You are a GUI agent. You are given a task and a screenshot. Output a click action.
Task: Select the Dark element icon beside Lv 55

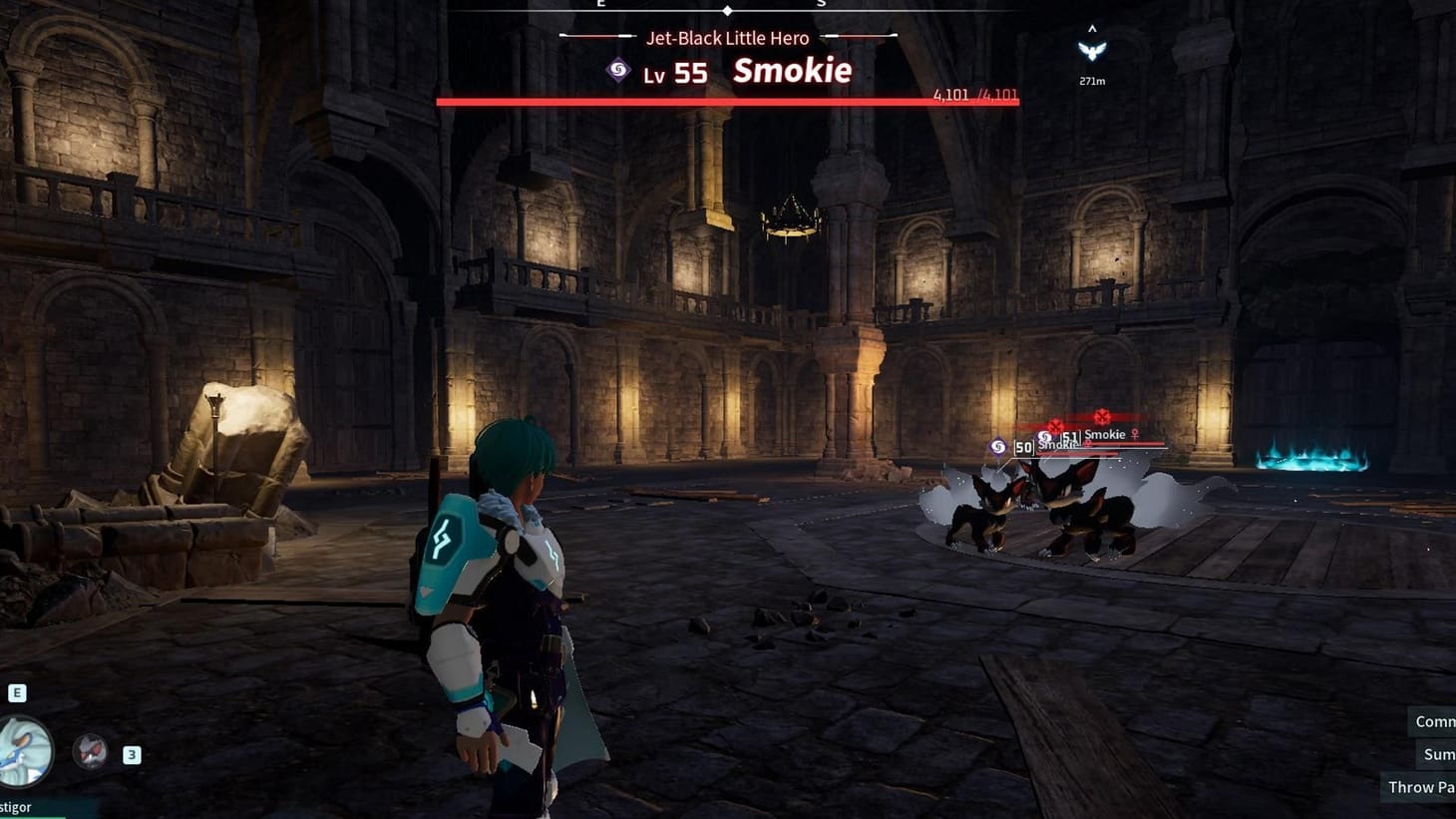pyautogui.click(x=615, y=70)
